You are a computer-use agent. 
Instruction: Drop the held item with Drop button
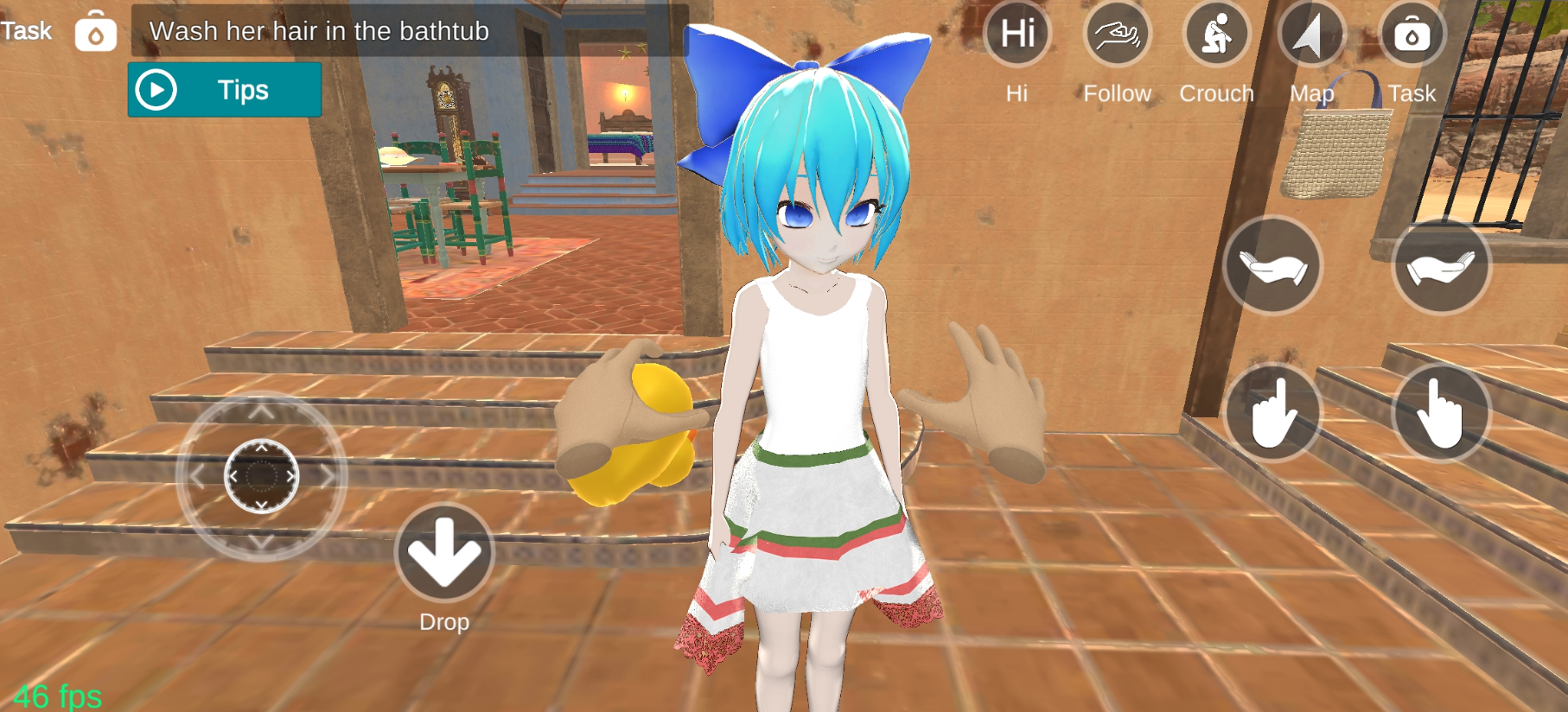[444, 553]
